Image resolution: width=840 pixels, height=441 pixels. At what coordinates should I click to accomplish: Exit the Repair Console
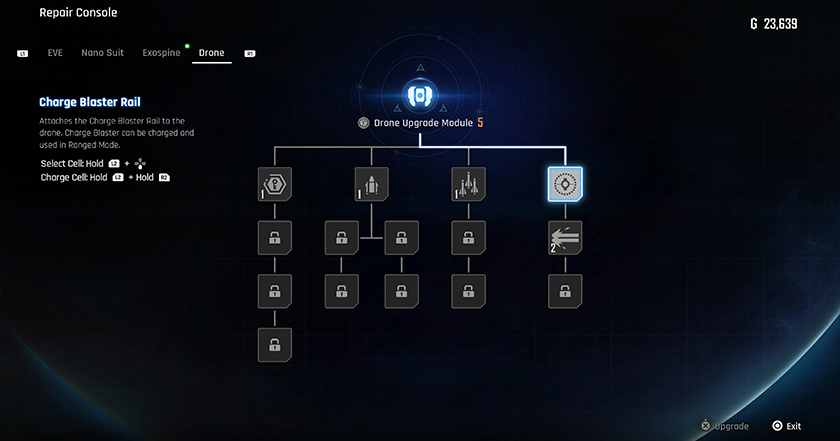pyautogui.click(x=786, y=426)
